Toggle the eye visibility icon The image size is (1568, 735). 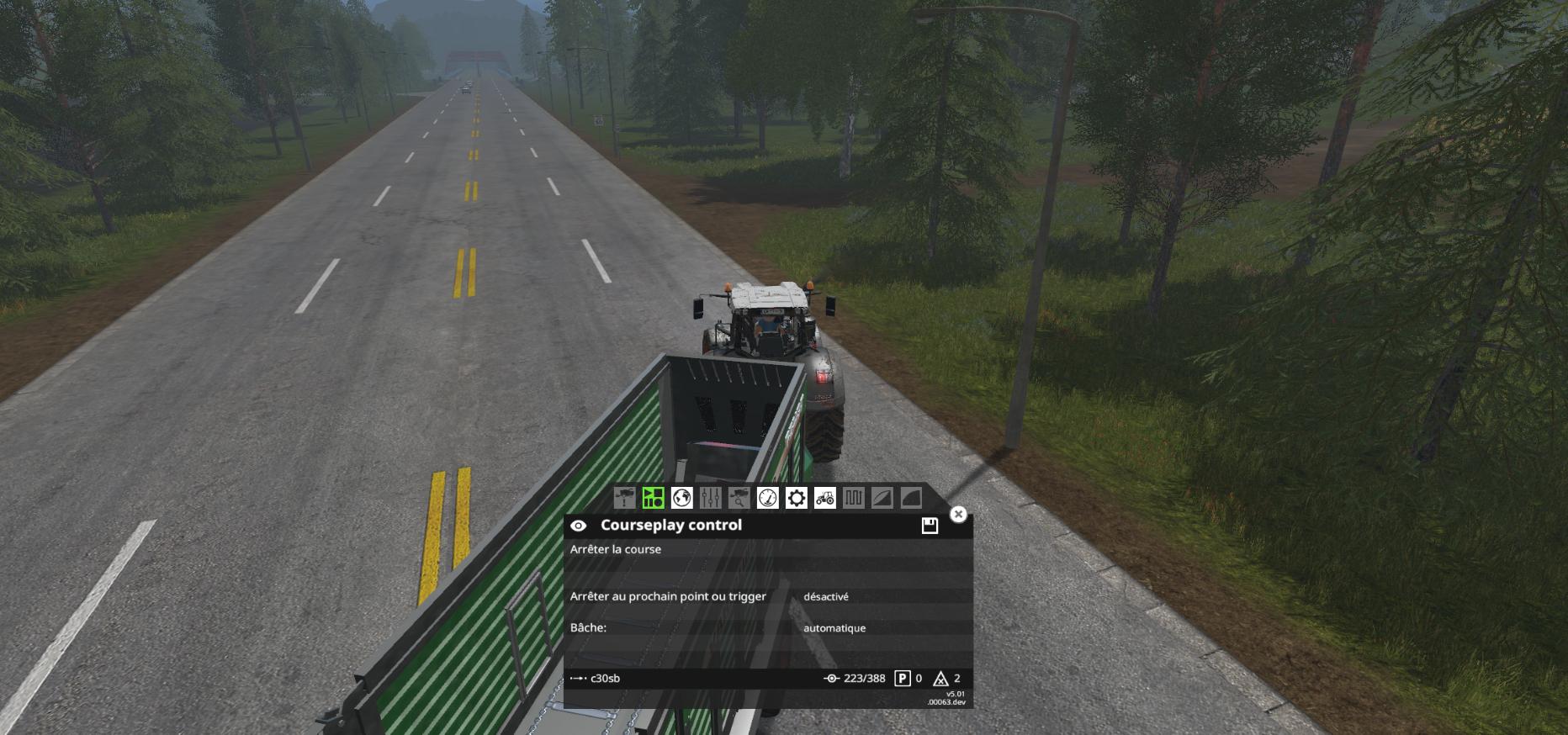click(579, 526)
